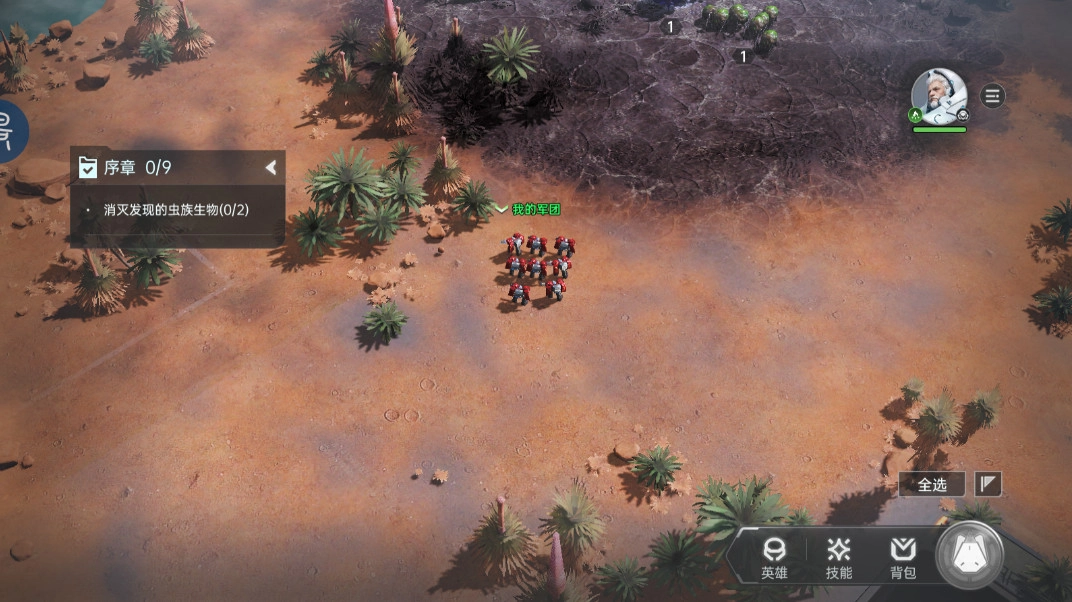Collapse the 序章 quest tracker arrow
Screen dimensions: 1072x602
click(x=270, y=168)
